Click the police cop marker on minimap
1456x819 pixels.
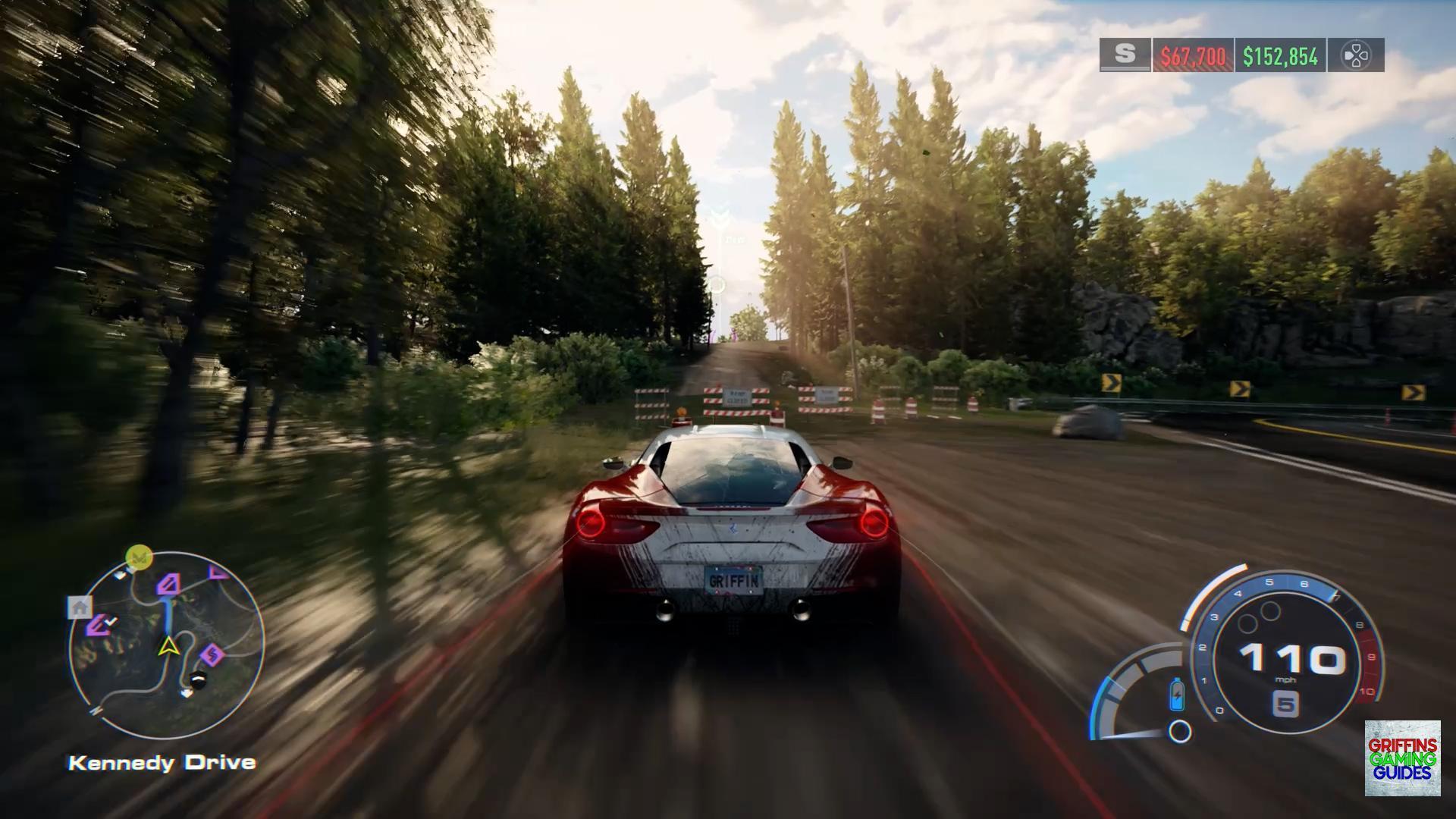[198, 680]
